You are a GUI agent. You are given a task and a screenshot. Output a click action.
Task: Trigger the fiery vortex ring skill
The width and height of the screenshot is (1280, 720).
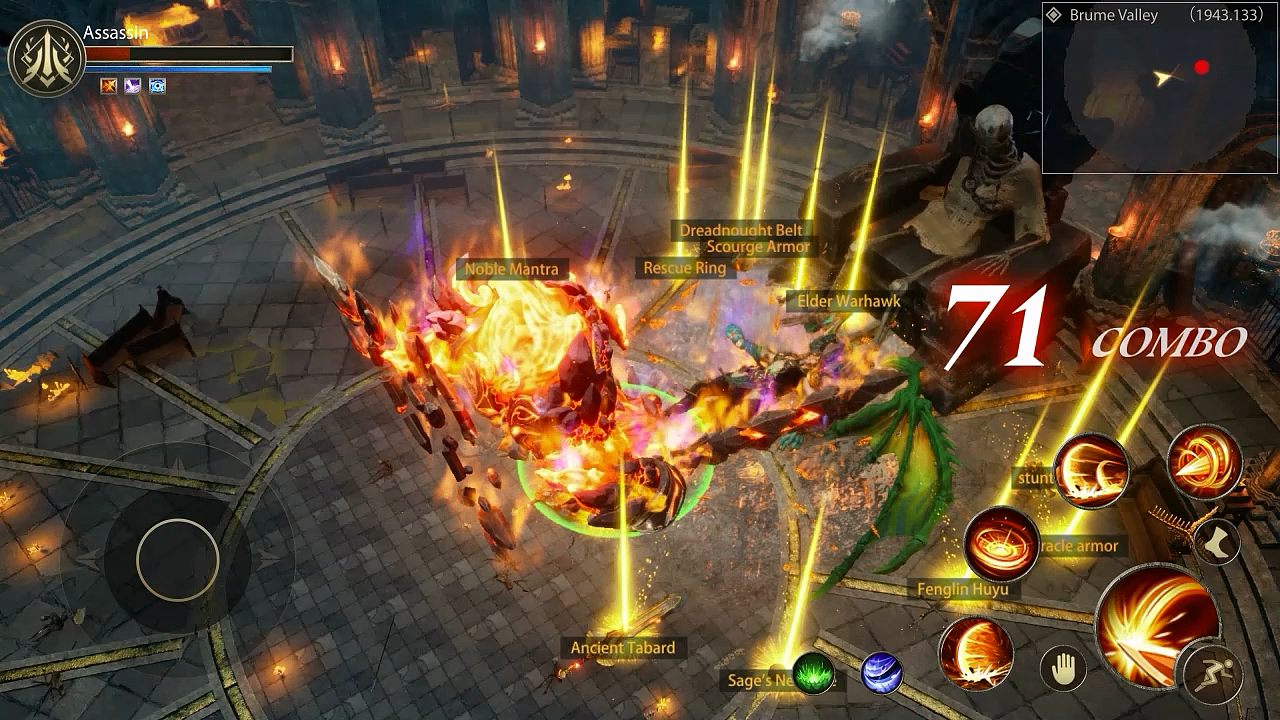coord(1002,544)
